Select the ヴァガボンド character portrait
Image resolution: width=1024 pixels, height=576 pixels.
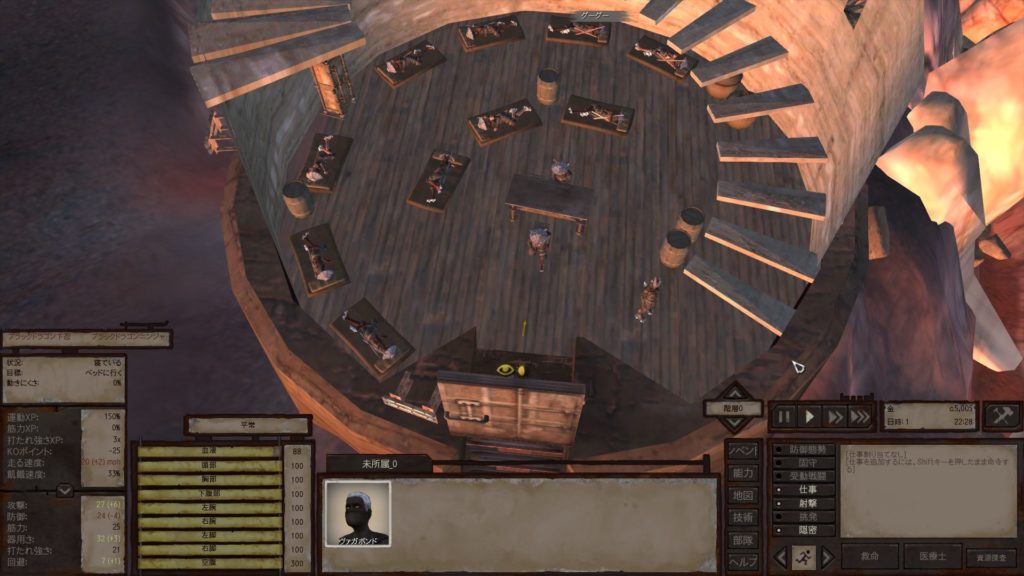point(357,513)
